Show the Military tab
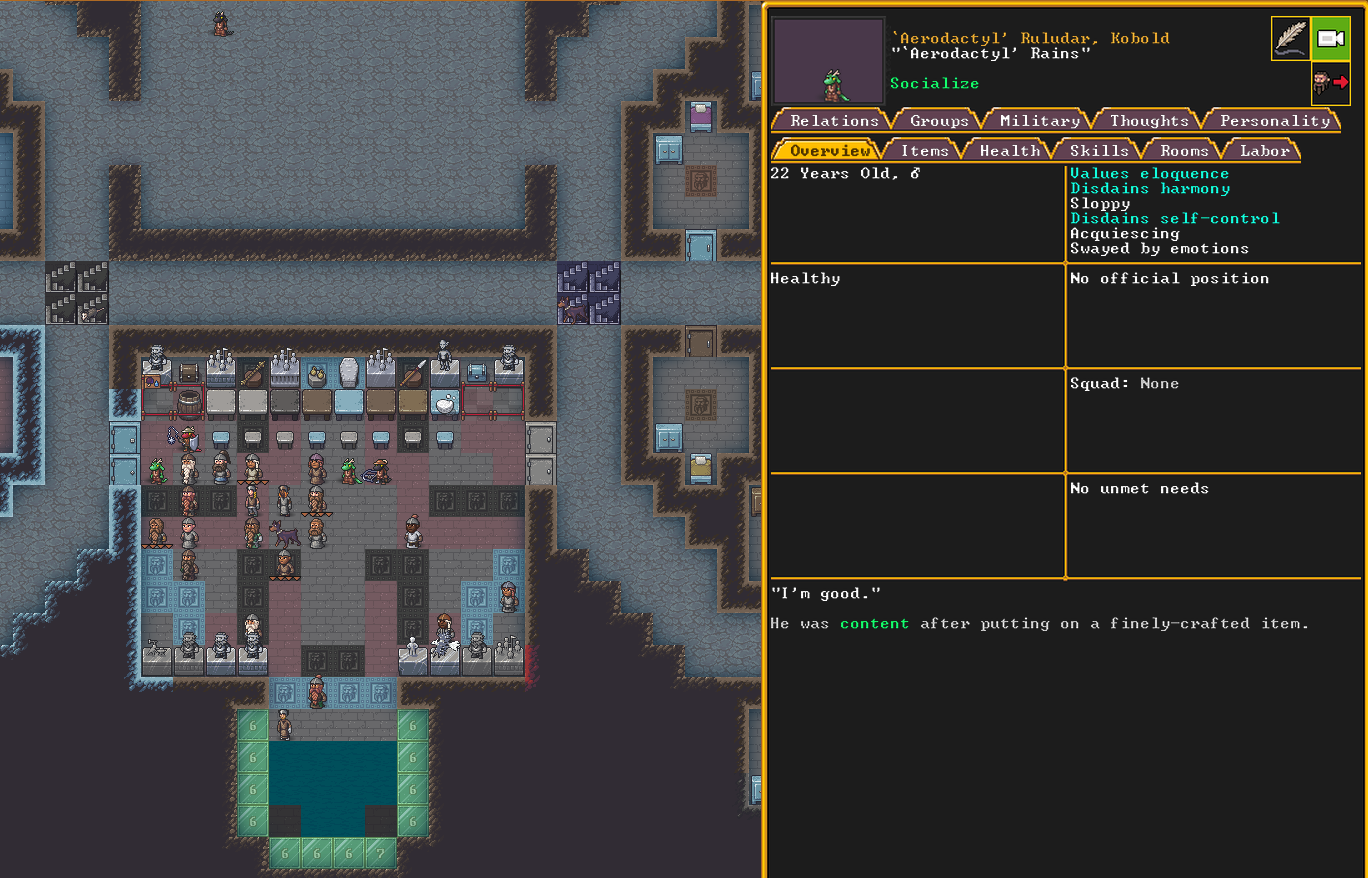This screenshot has height=878, width=1368. click(x=1040, y=120)
